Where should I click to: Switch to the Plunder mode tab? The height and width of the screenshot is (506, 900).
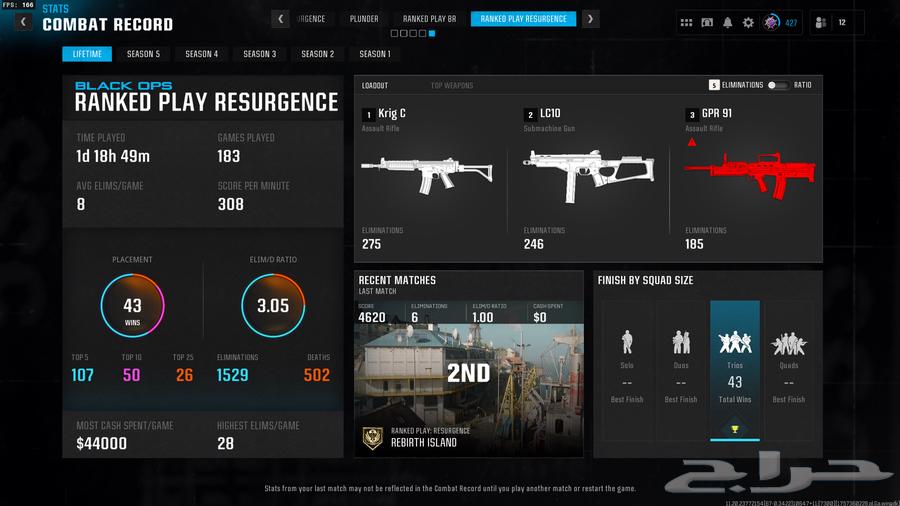(x=364, y=19)
